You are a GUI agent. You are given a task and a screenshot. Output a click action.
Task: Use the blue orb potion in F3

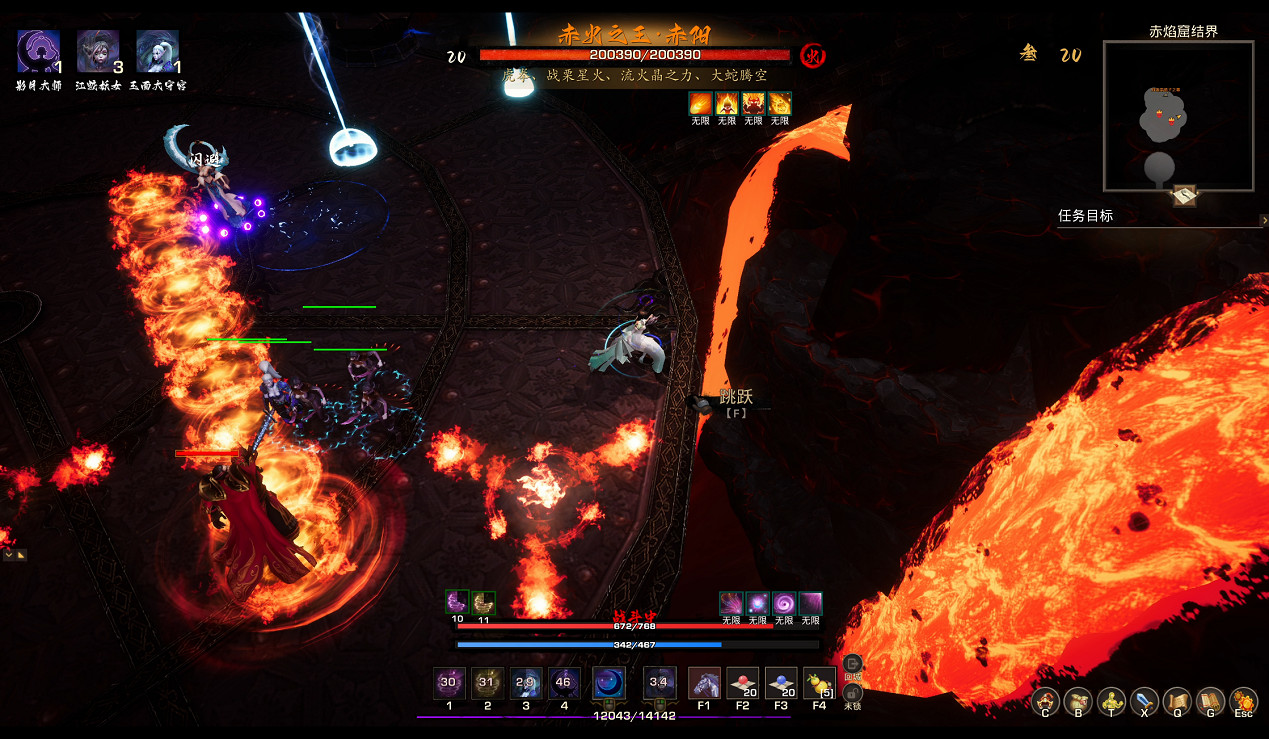pos(780,683)
